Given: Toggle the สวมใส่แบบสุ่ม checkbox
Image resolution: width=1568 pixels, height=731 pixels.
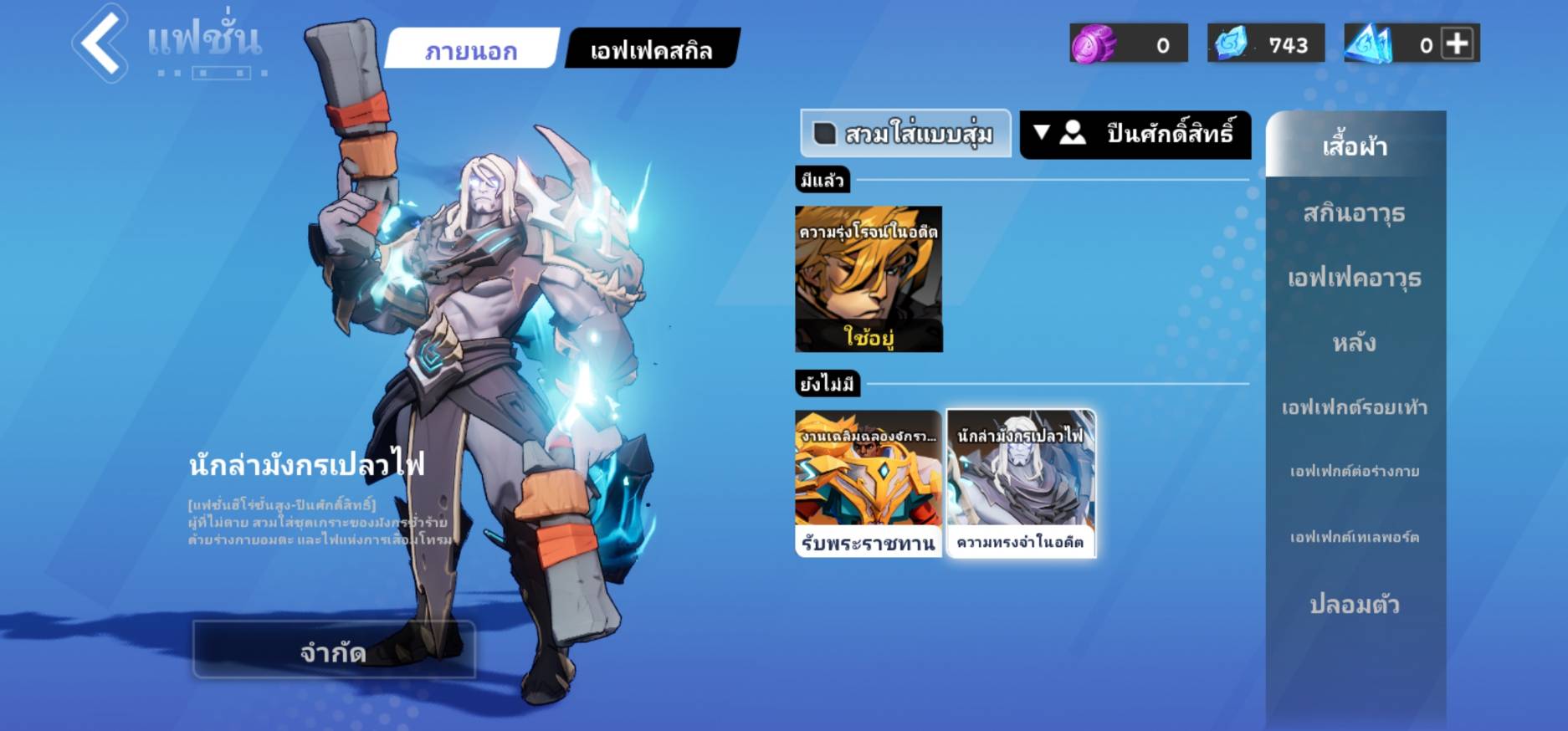Looking at the screenshot, I should click(x=825, y=134).
